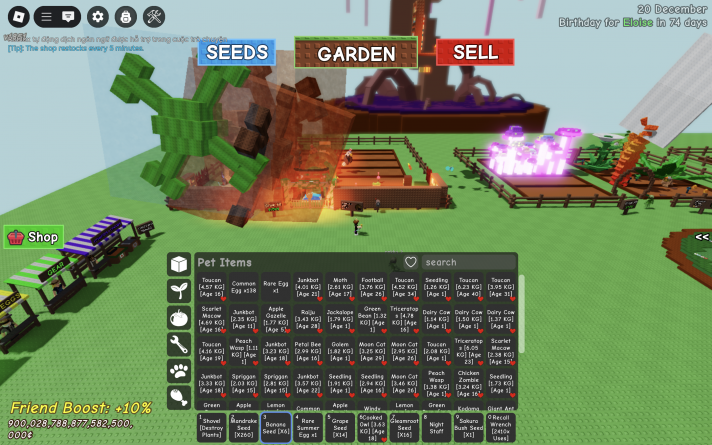
Task: Select the wrench gear category tab
Action: click(x=179, y=345)
